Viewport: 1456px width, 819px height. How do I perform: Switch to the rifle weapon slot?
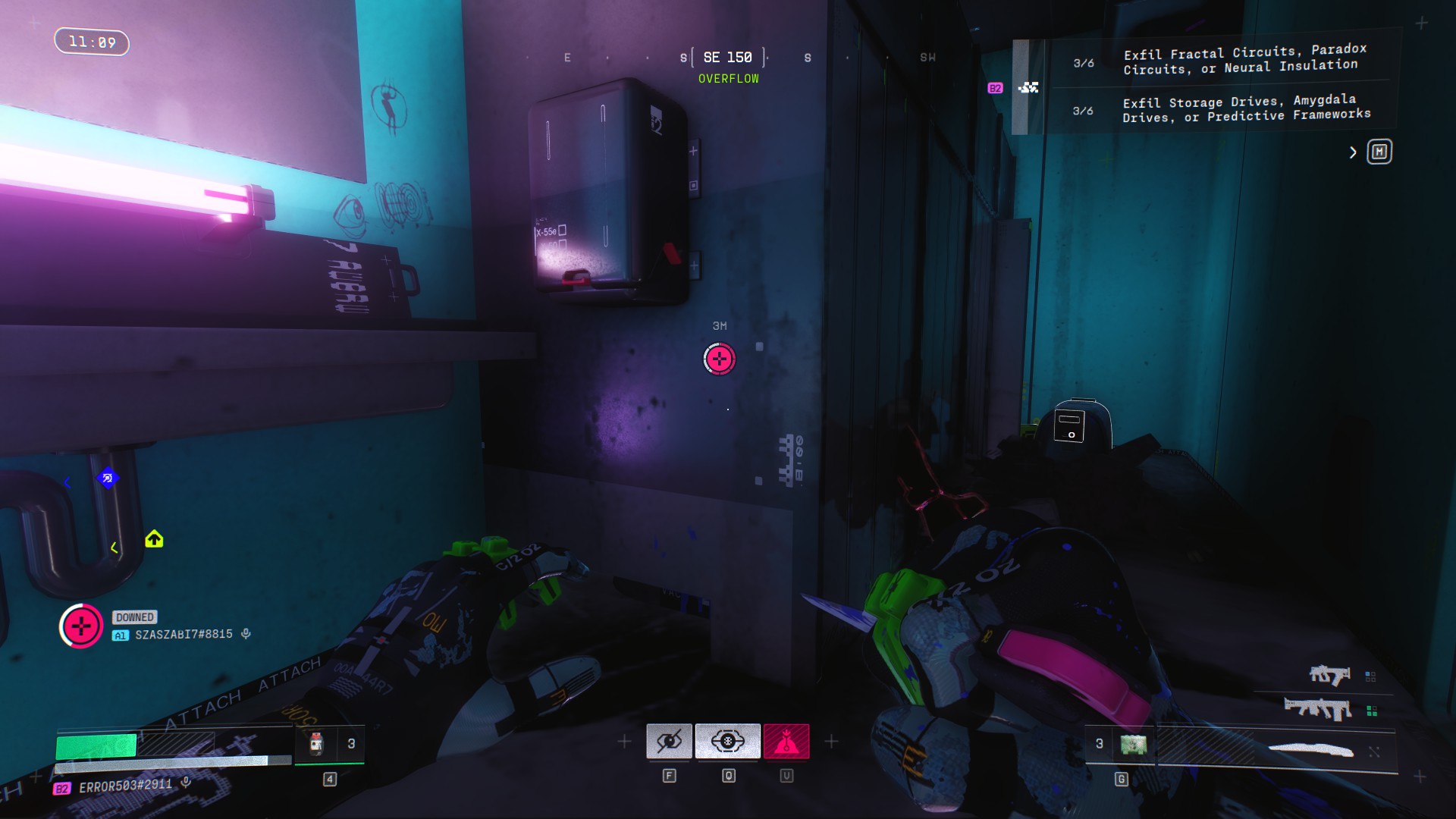point(1318,709)
